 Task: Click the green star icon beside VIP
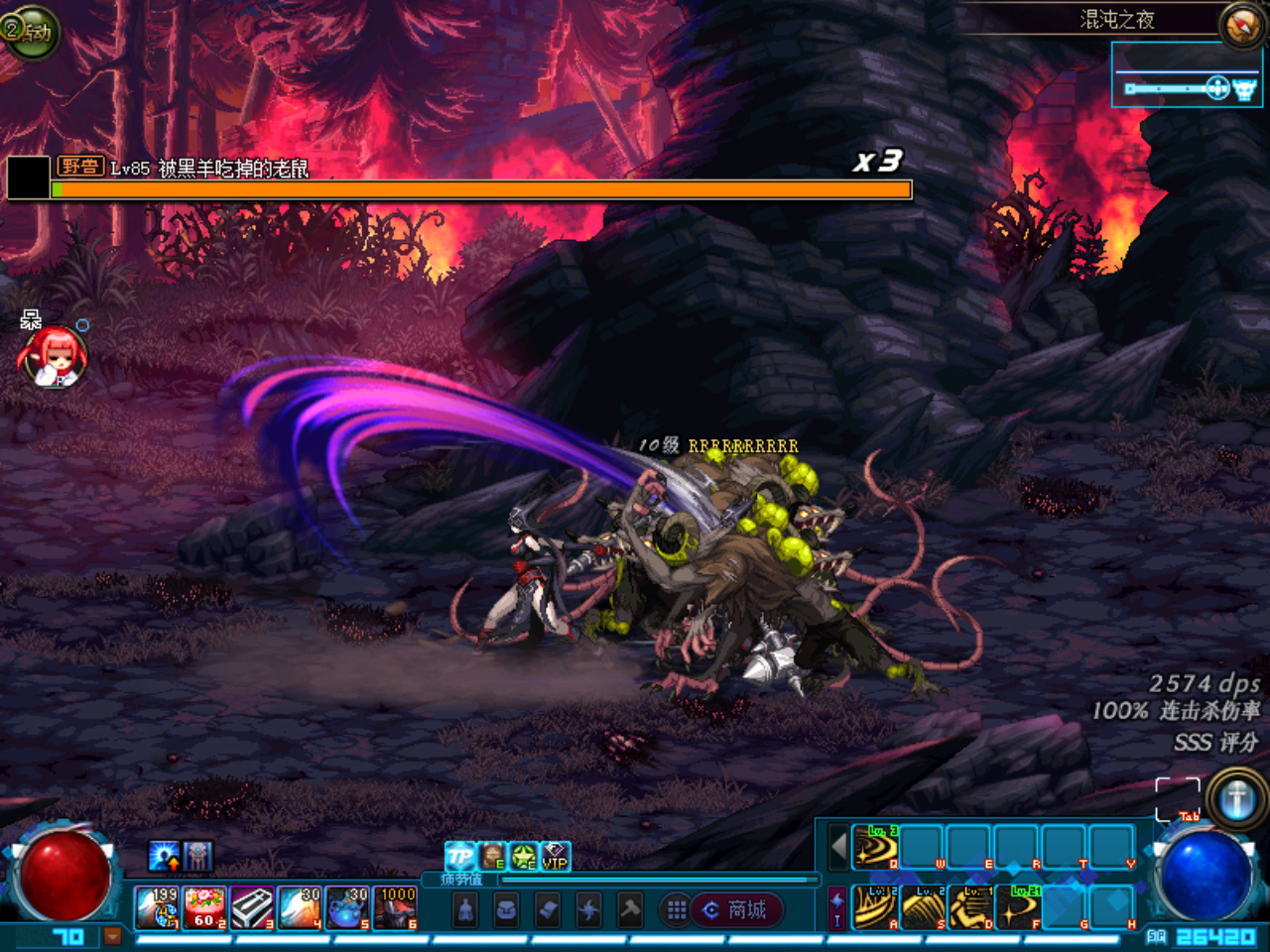(524, 856)
